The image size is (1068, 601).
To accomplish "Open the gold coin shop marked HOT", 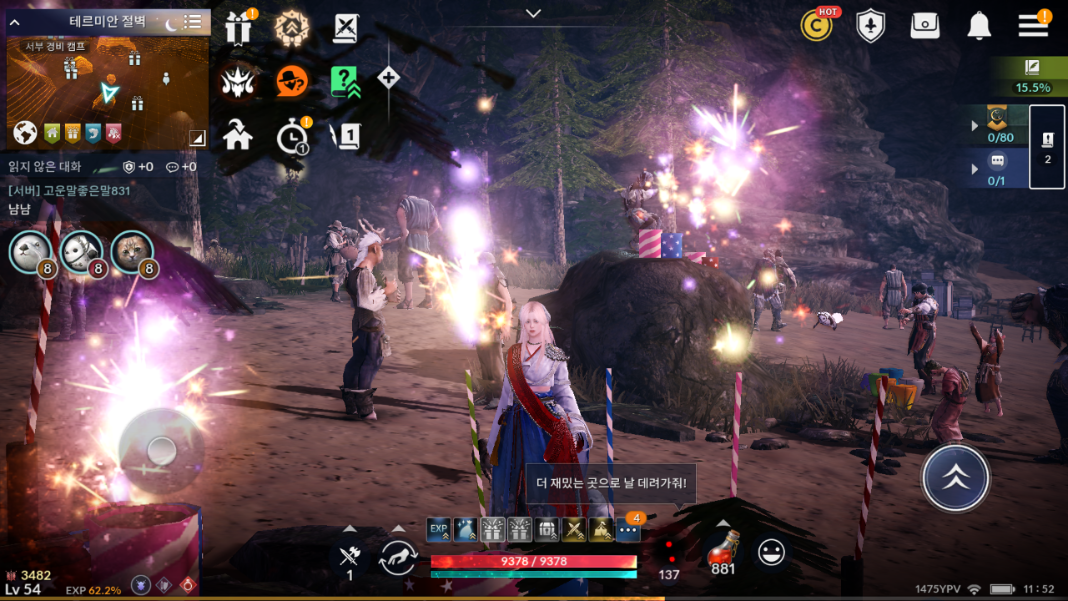I will (x=817, y=26).
